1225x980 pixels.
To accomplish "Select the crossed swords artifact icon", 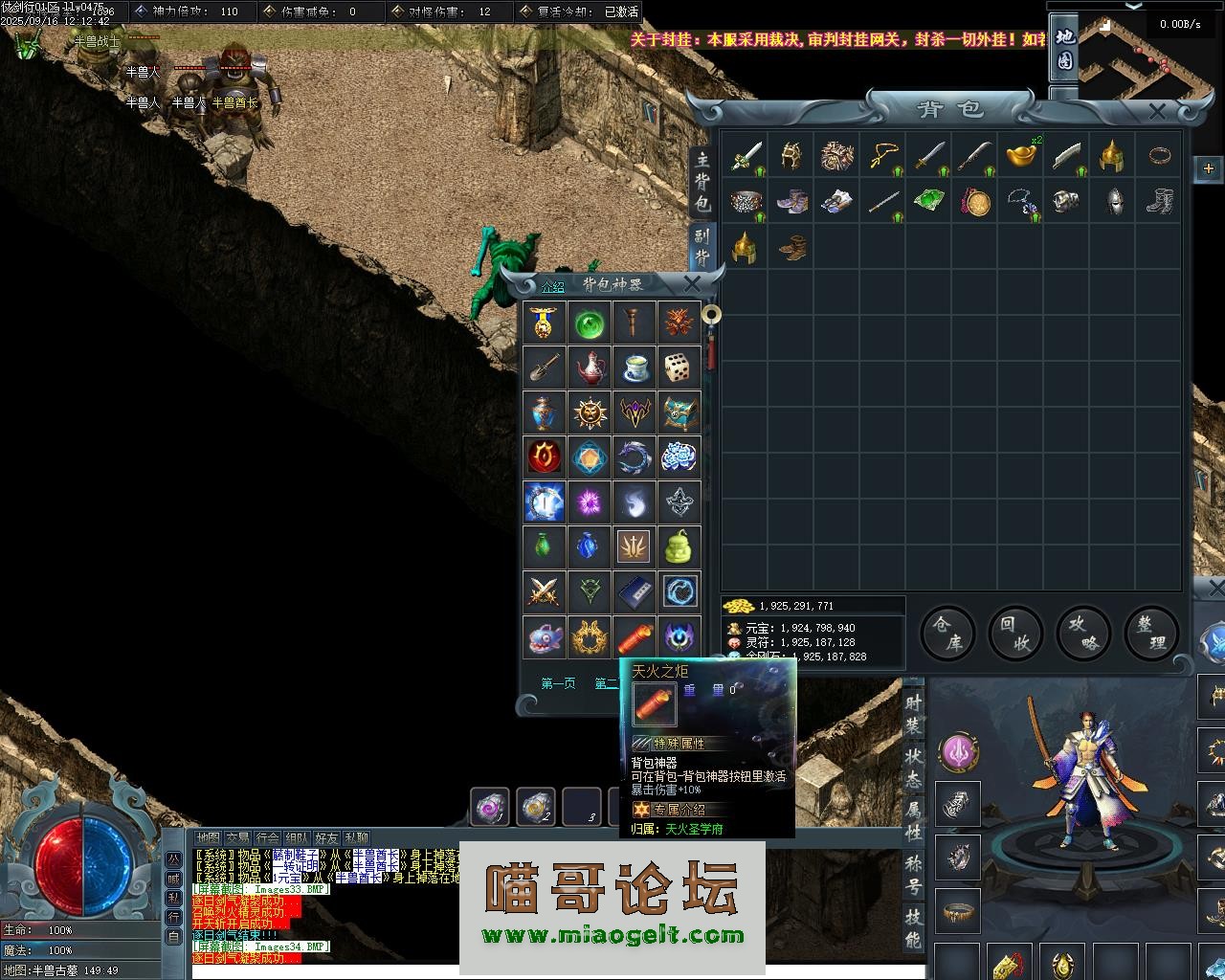I will point(545,590).
